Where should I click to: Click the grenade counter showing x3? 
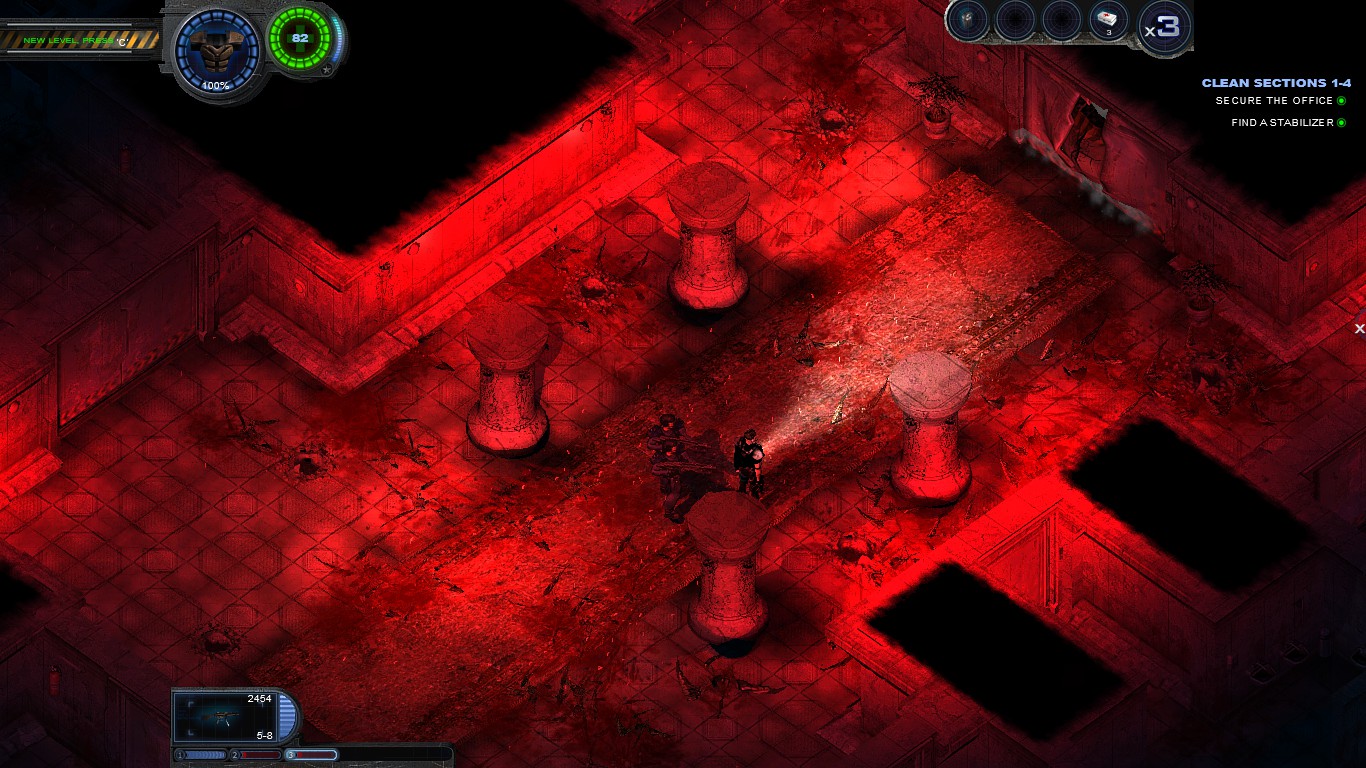pos(1164,28)
